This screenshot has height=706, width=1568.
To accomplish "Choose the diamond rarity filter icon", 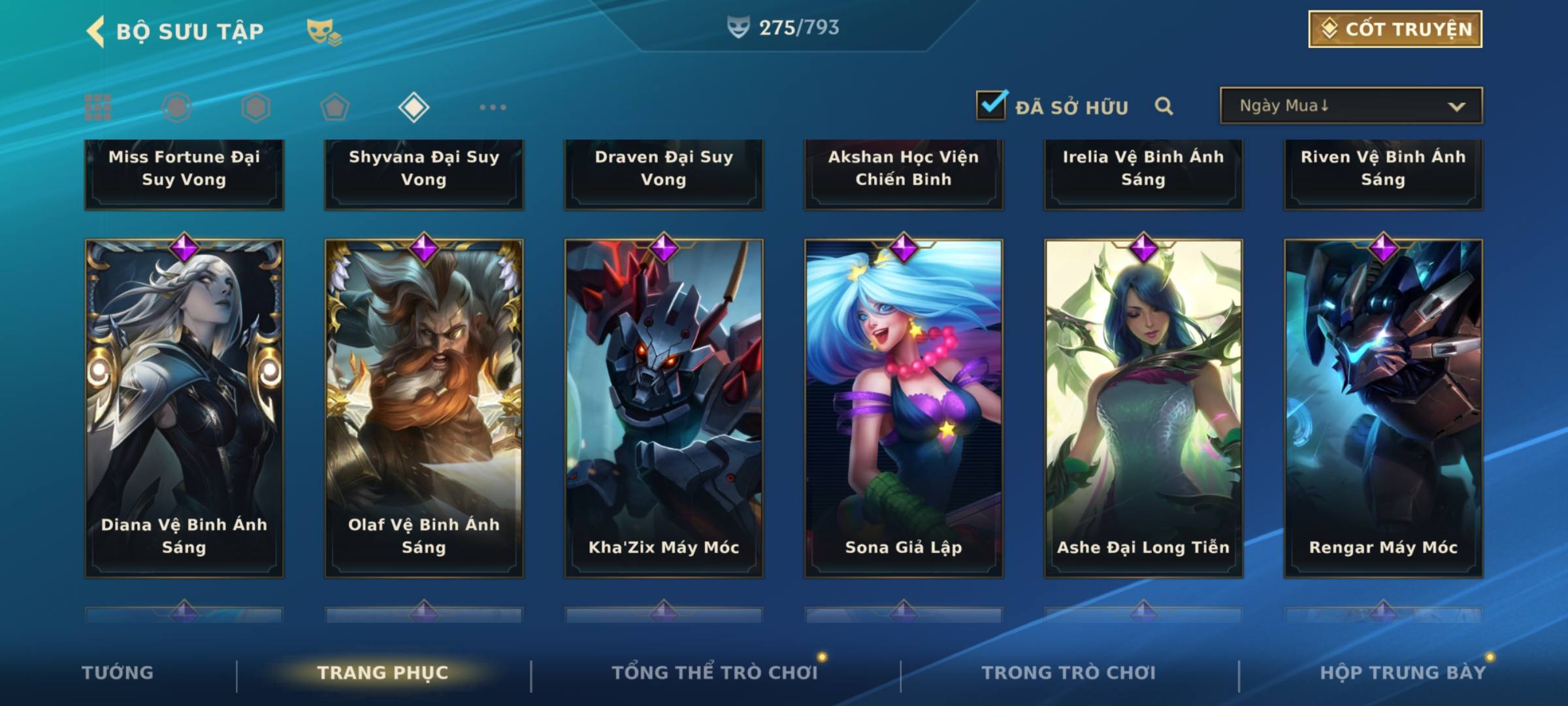I will click(x=414, y=107).
